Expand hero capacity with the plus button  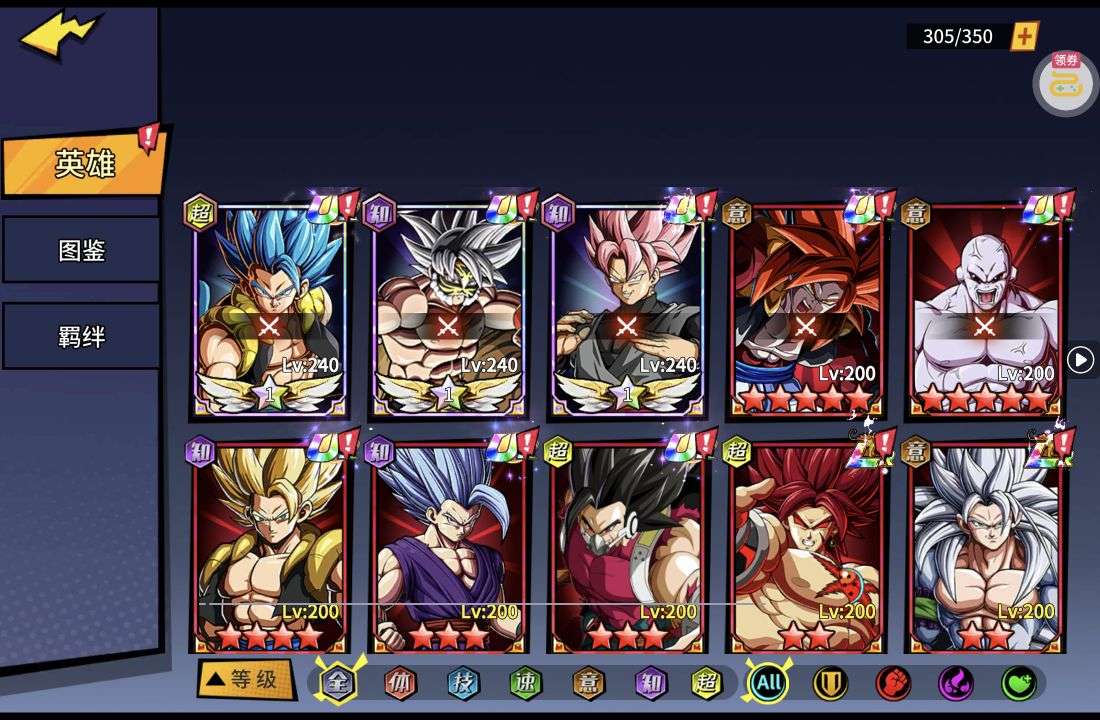[x=1025, y=37]
